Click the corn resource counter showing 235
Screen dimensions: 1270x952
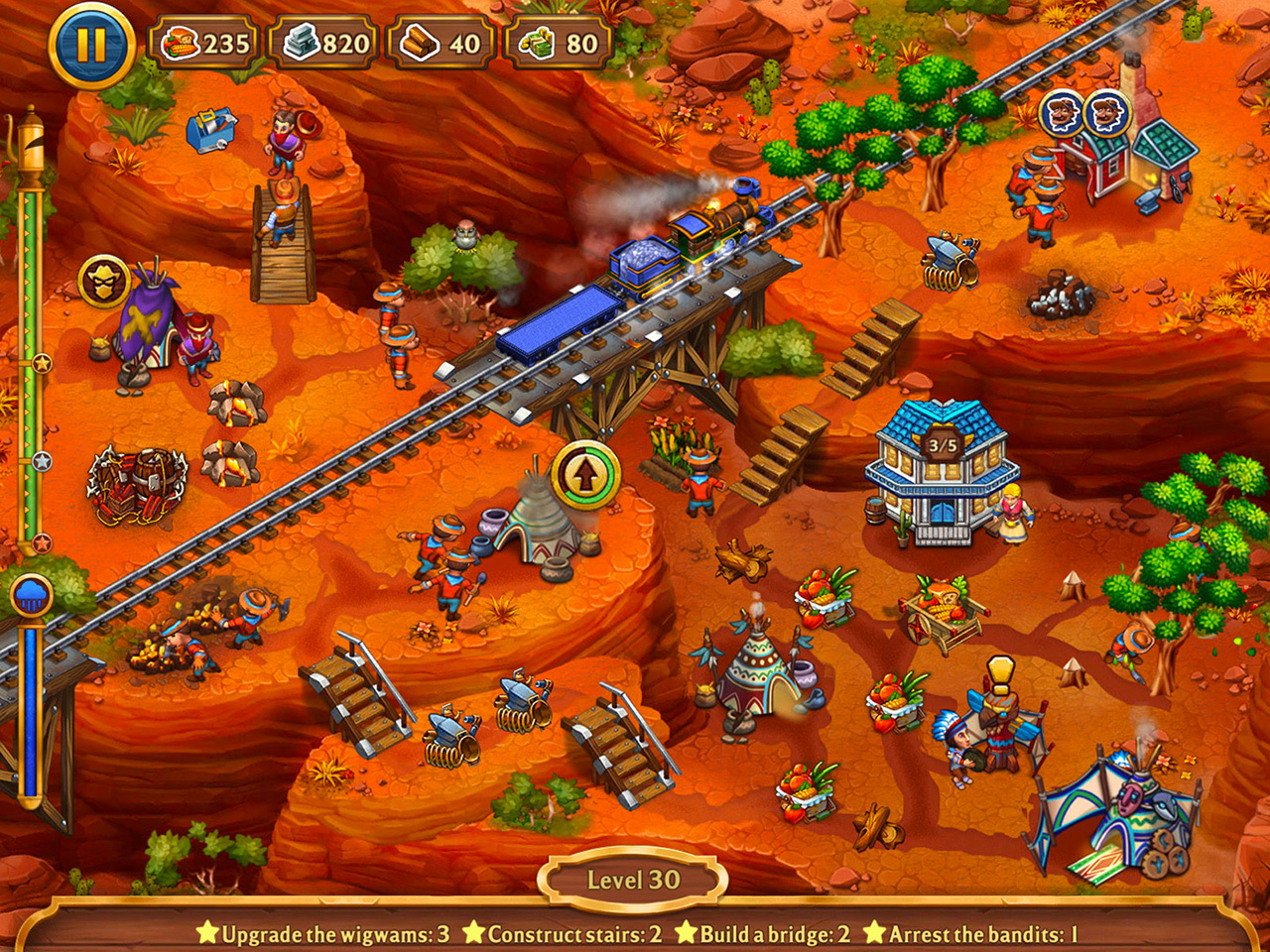point(202,42)
